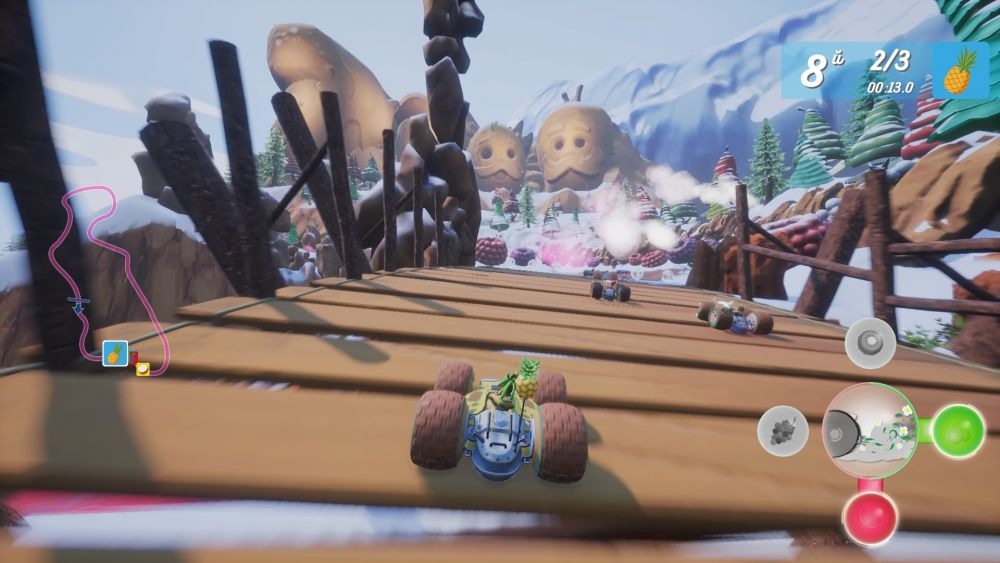Select the pineapple player marker on the minimap
This screenshot has width=1000, height=563.
pos(115,353)
